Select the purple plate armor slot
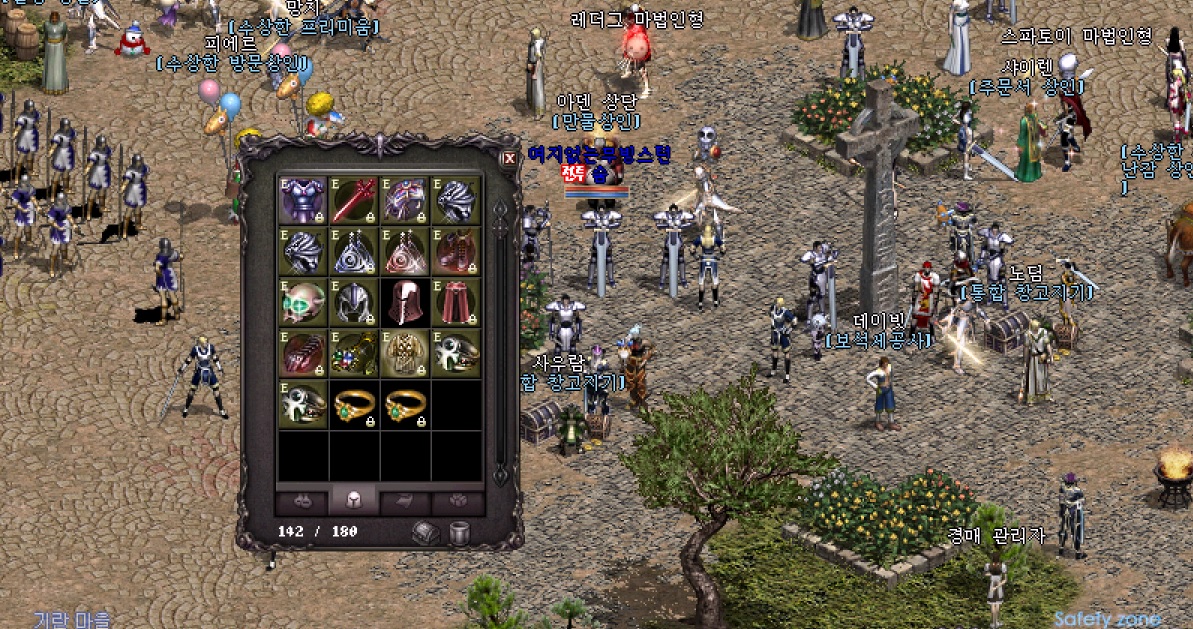The width and height of the screenshot is (1193, 629). click(x=303, y=200)
